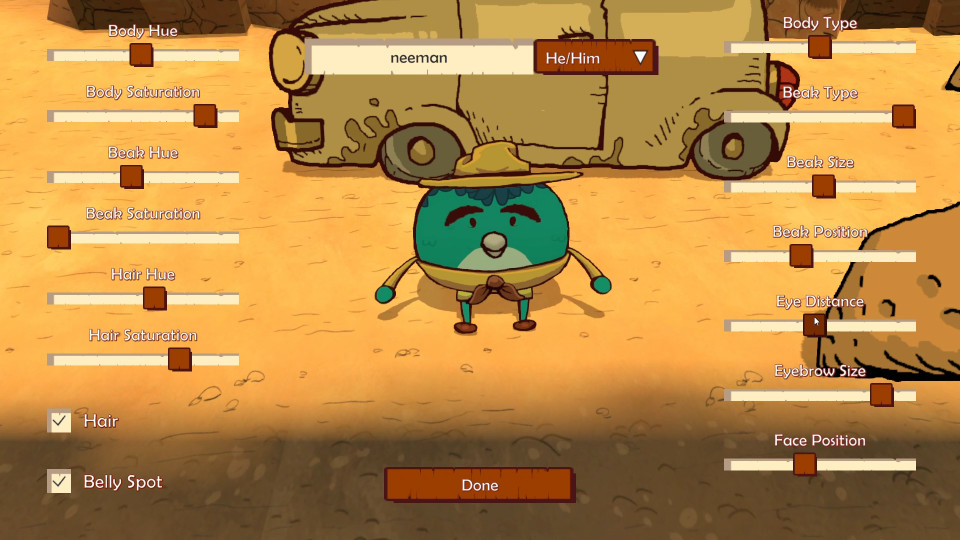Set the Hair Saturation slider
The width and height of the screenshot is (960, 540).
point(179,359)
